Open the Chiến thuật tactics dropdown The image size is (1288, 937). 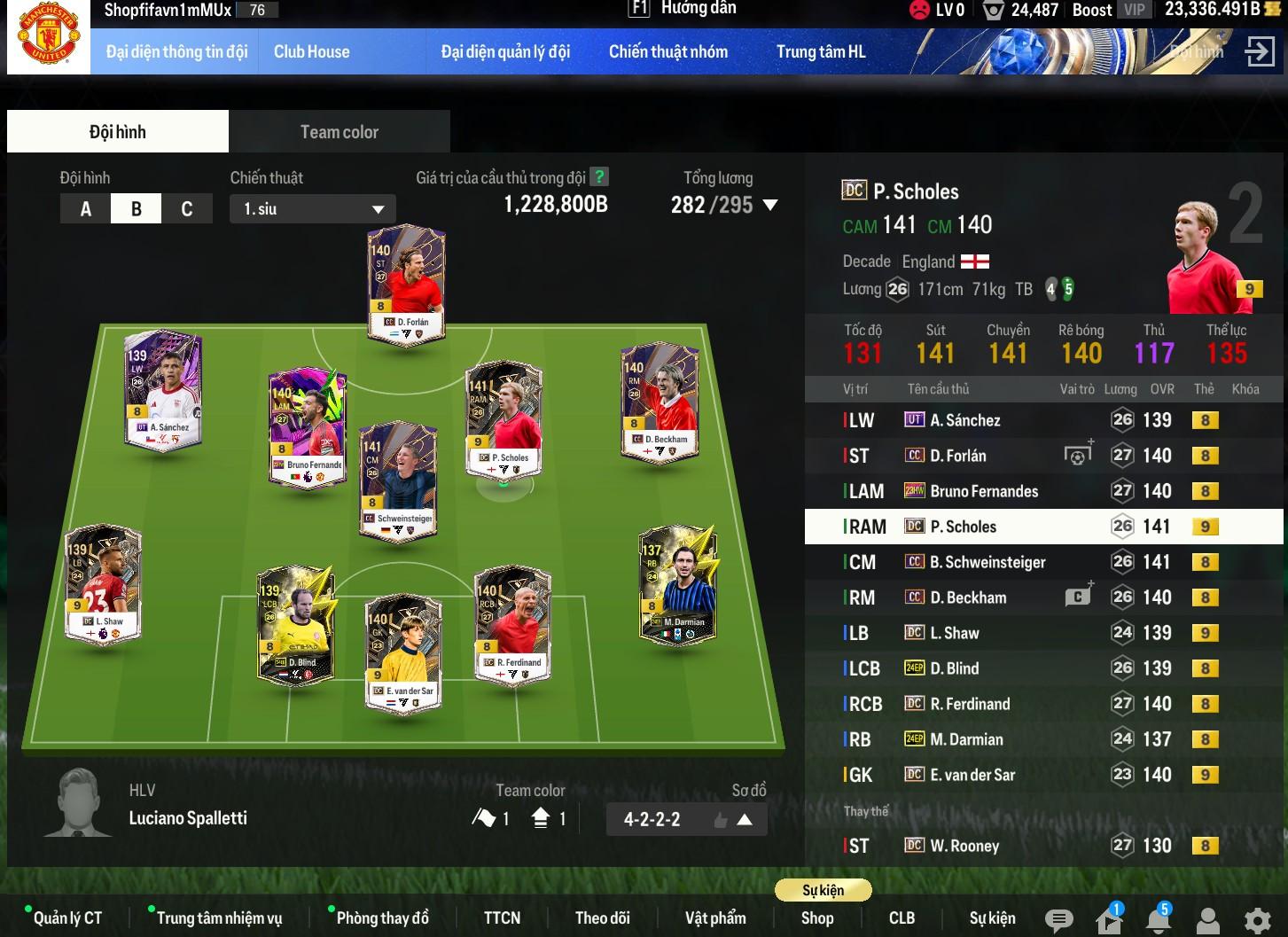[x=312, y=209]
